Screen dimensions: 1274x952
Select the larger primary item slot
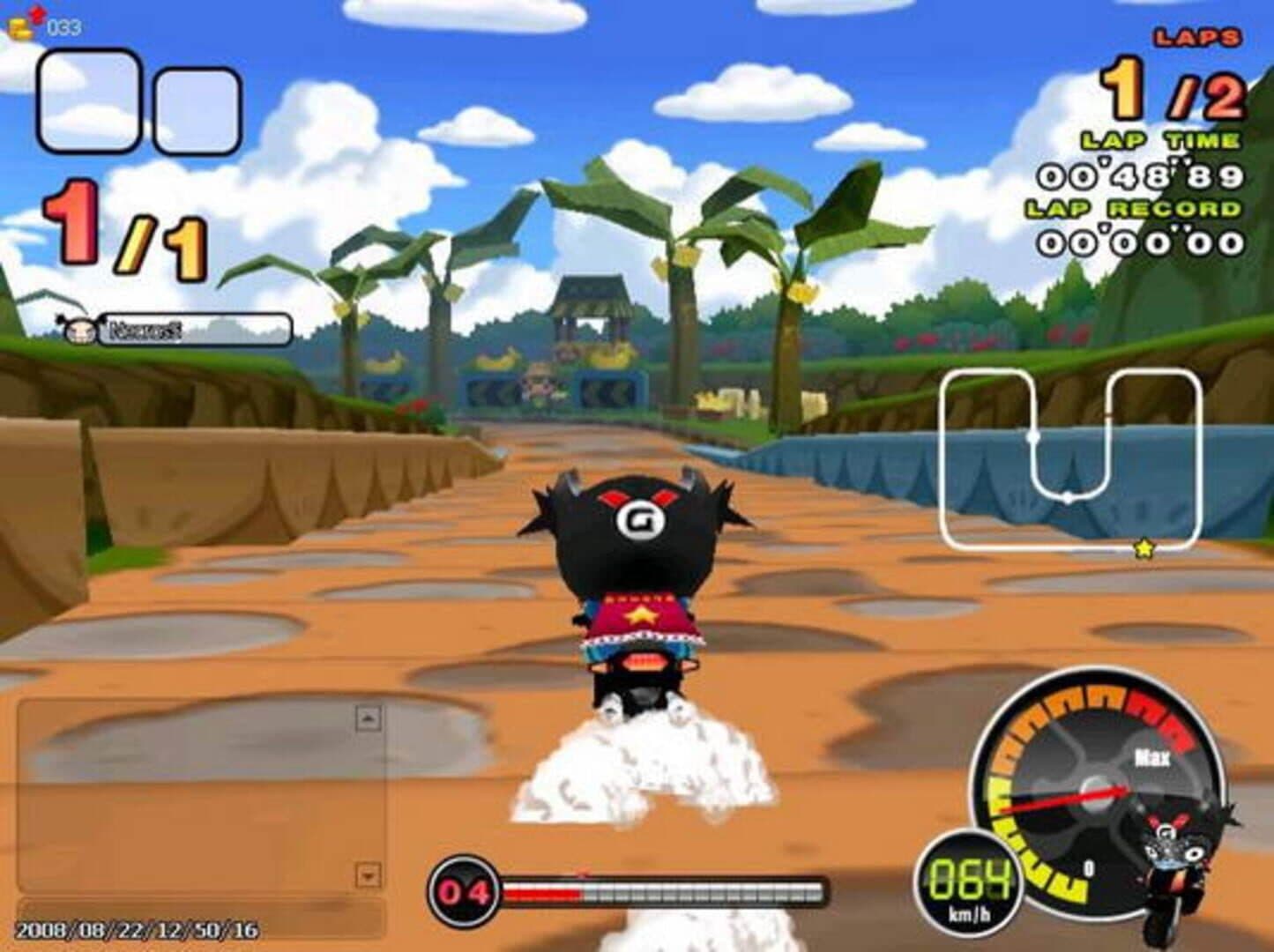pyautogui.click(x=87, y=100)
